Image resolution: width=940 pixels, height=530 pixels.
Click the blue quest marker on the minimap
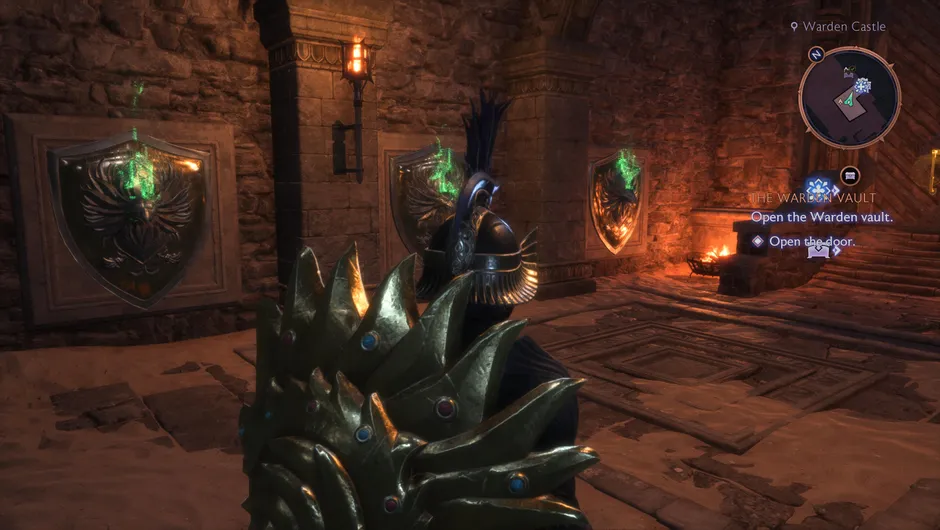click(863, 86)
